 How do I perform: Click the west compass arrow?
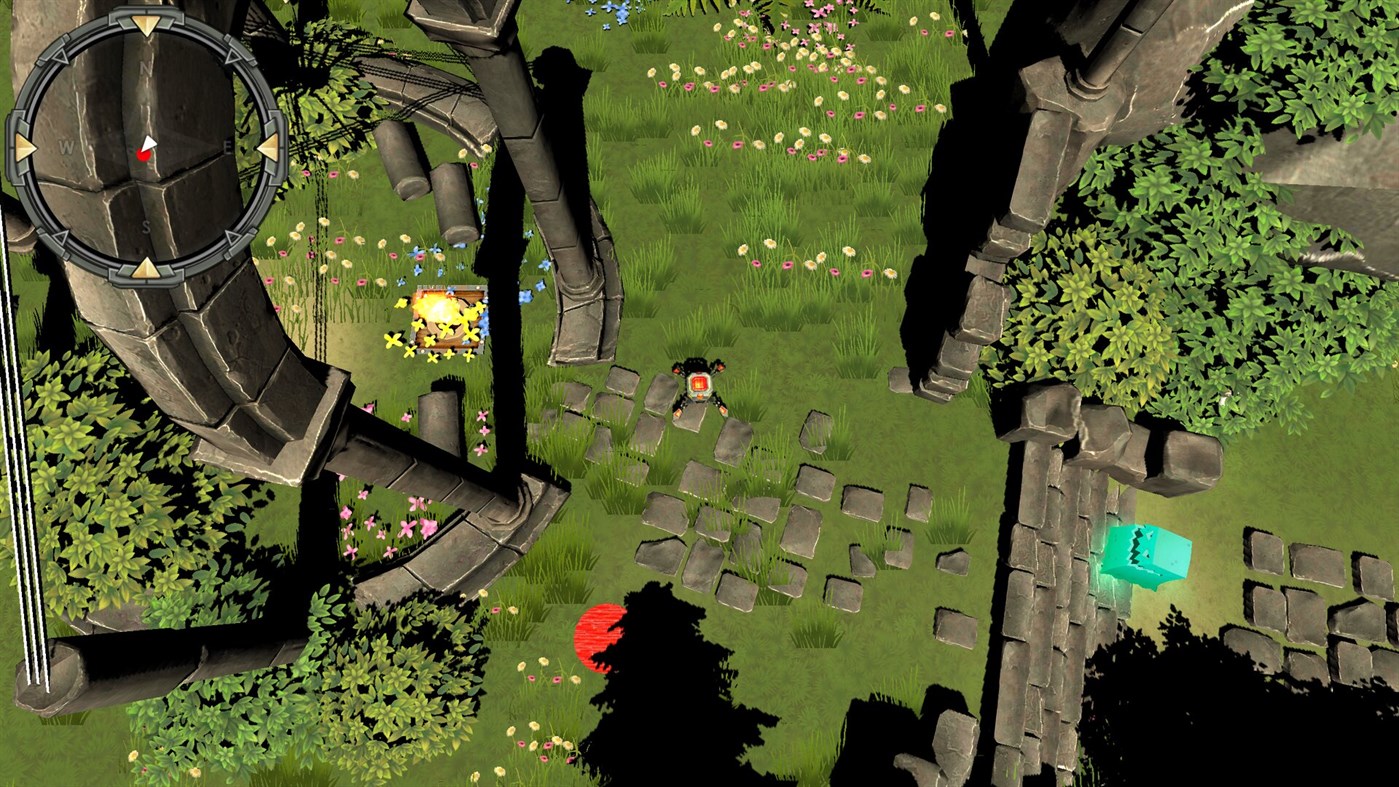point(21,147)
